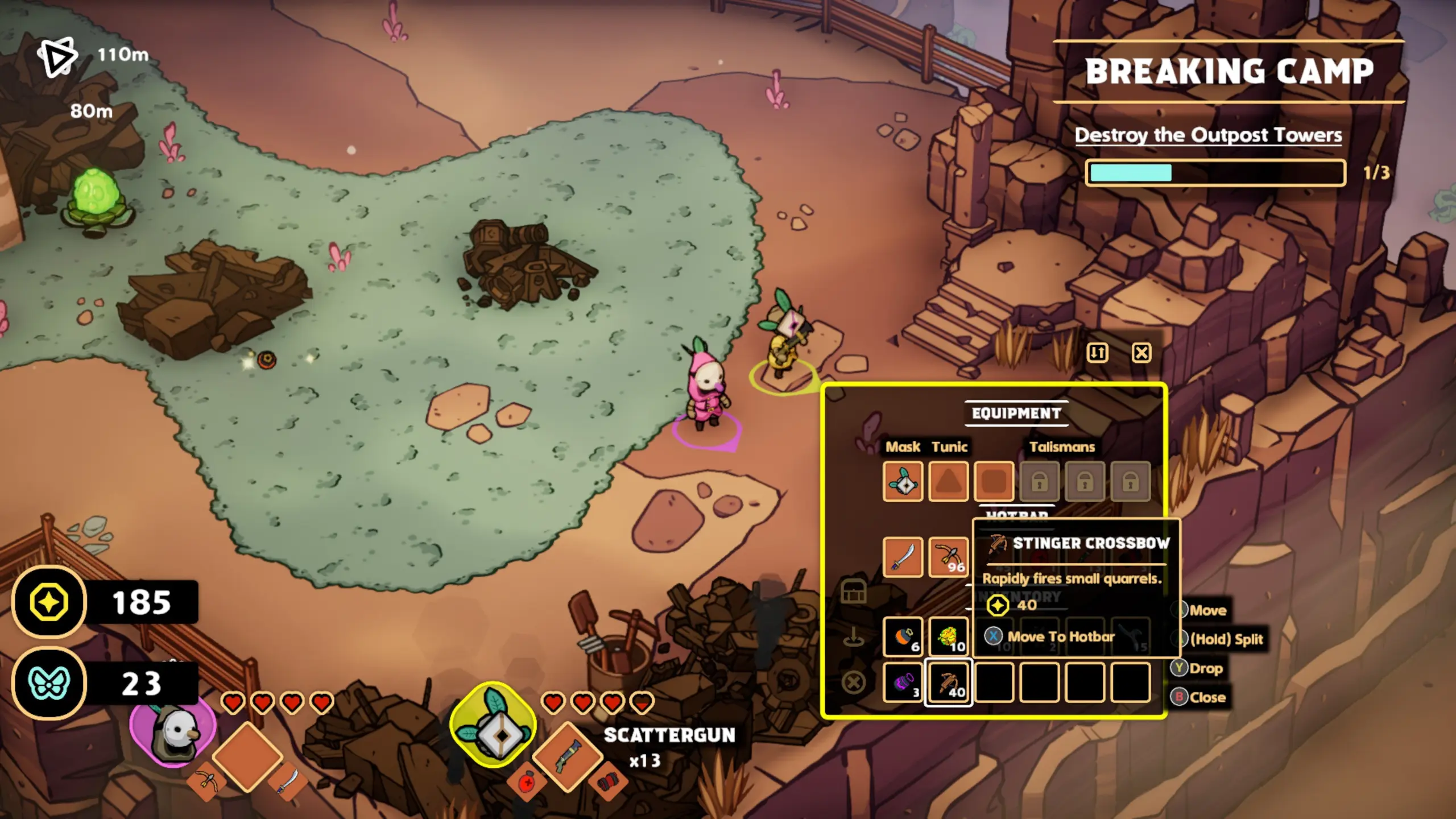
Task: Open the Breaking Camp objective tracker
Action: [1228, 72]
